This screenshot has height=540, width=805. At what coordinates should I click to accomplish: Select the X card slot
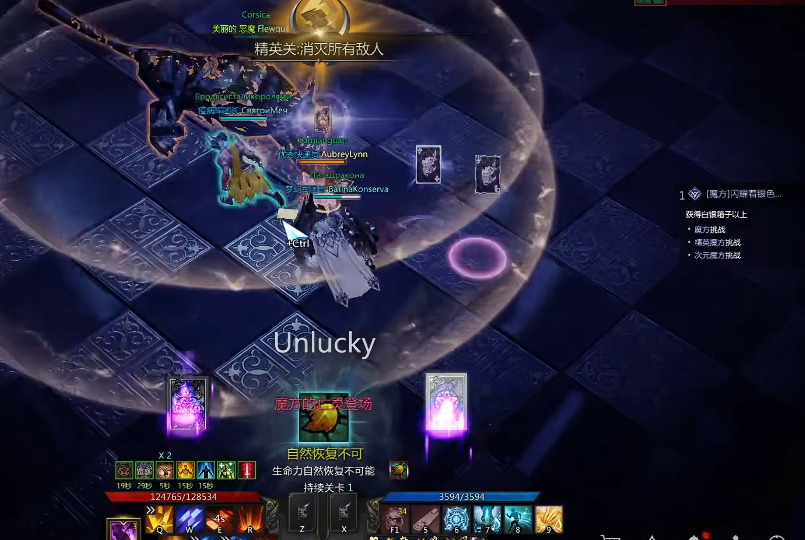point(344,515)
